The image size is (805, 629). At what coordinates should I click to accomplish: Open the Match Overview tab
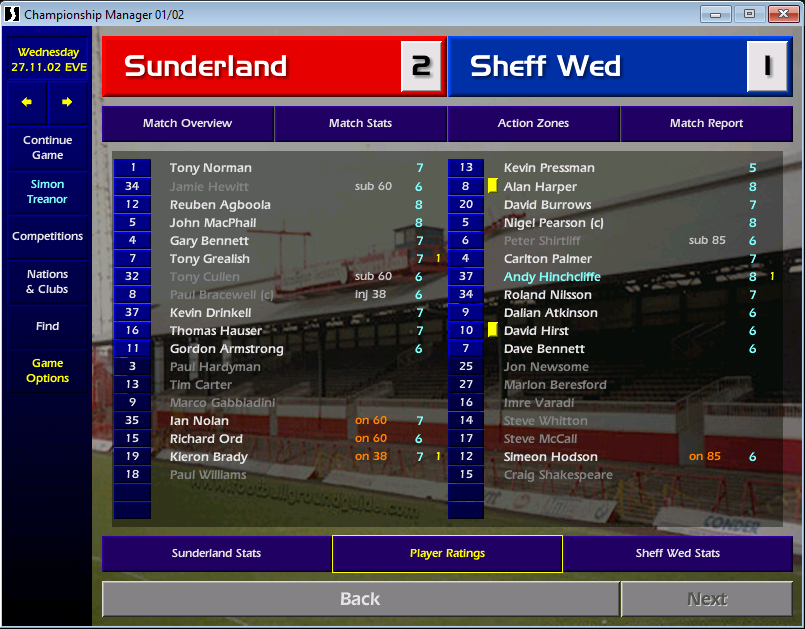click(187, 123)
